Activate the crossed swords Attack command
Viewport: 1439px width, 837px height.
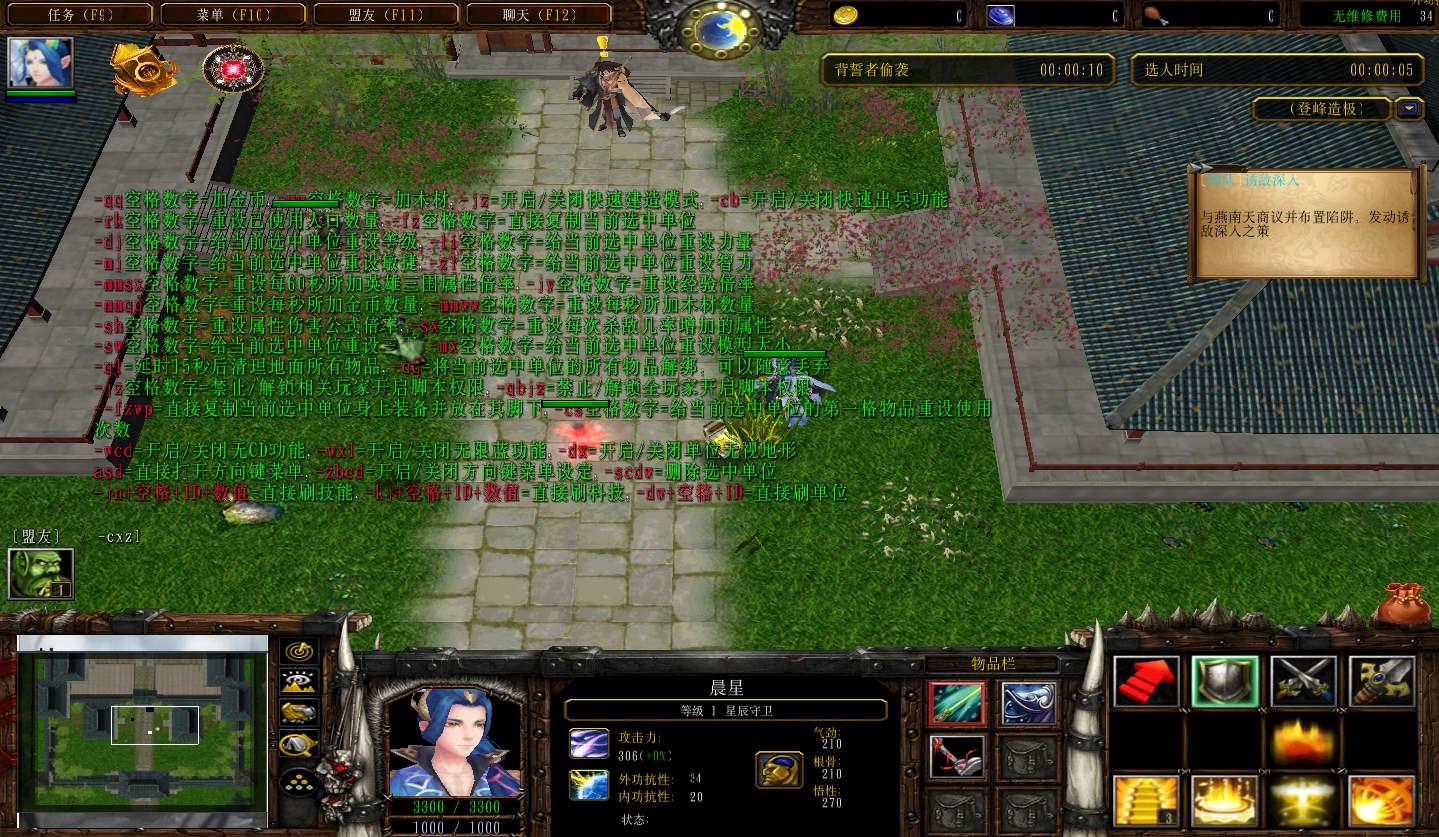[1303, 682]
